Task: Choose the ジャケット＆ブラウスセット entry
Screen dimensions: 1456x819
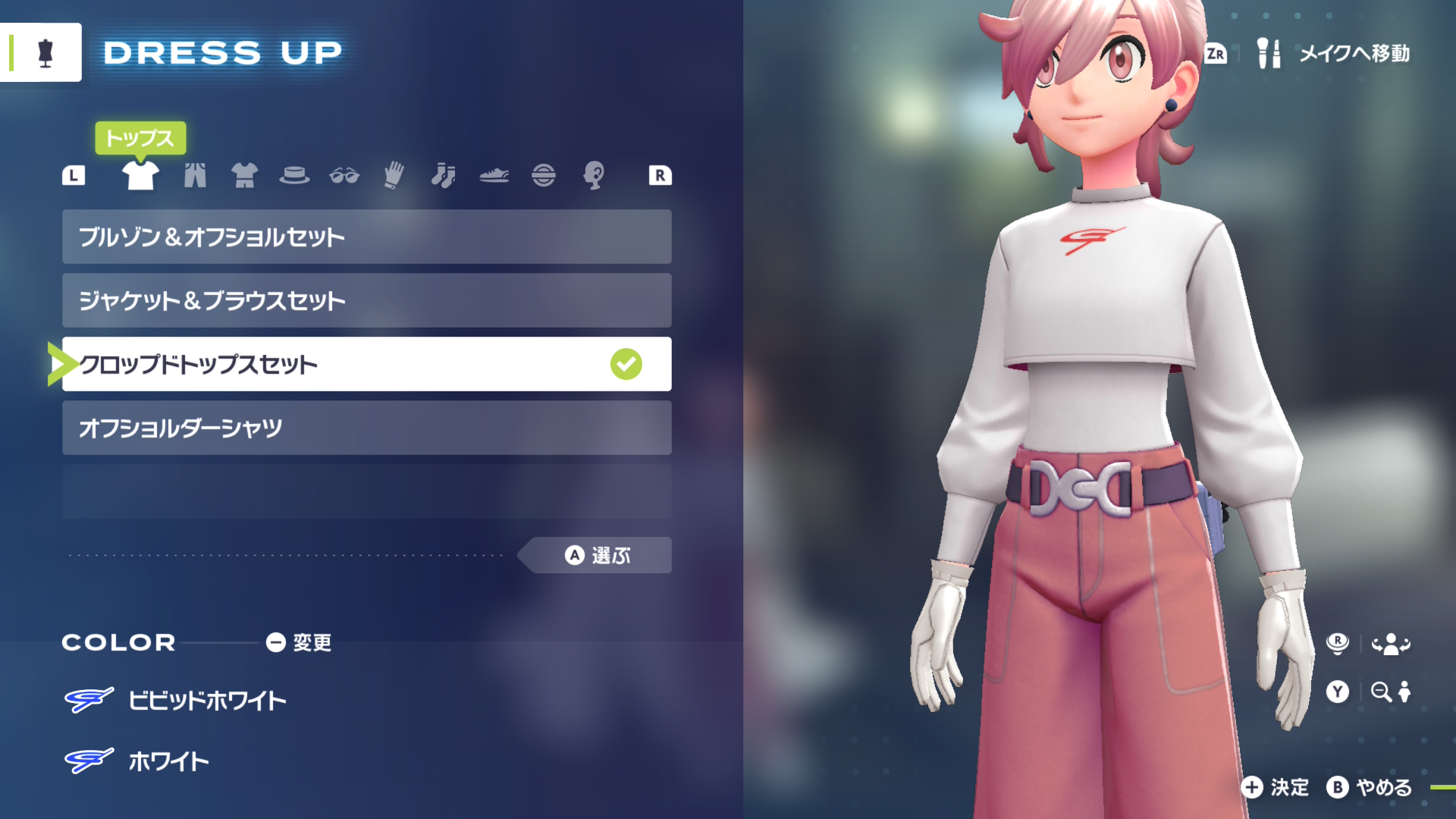Action: coord(366,300)
